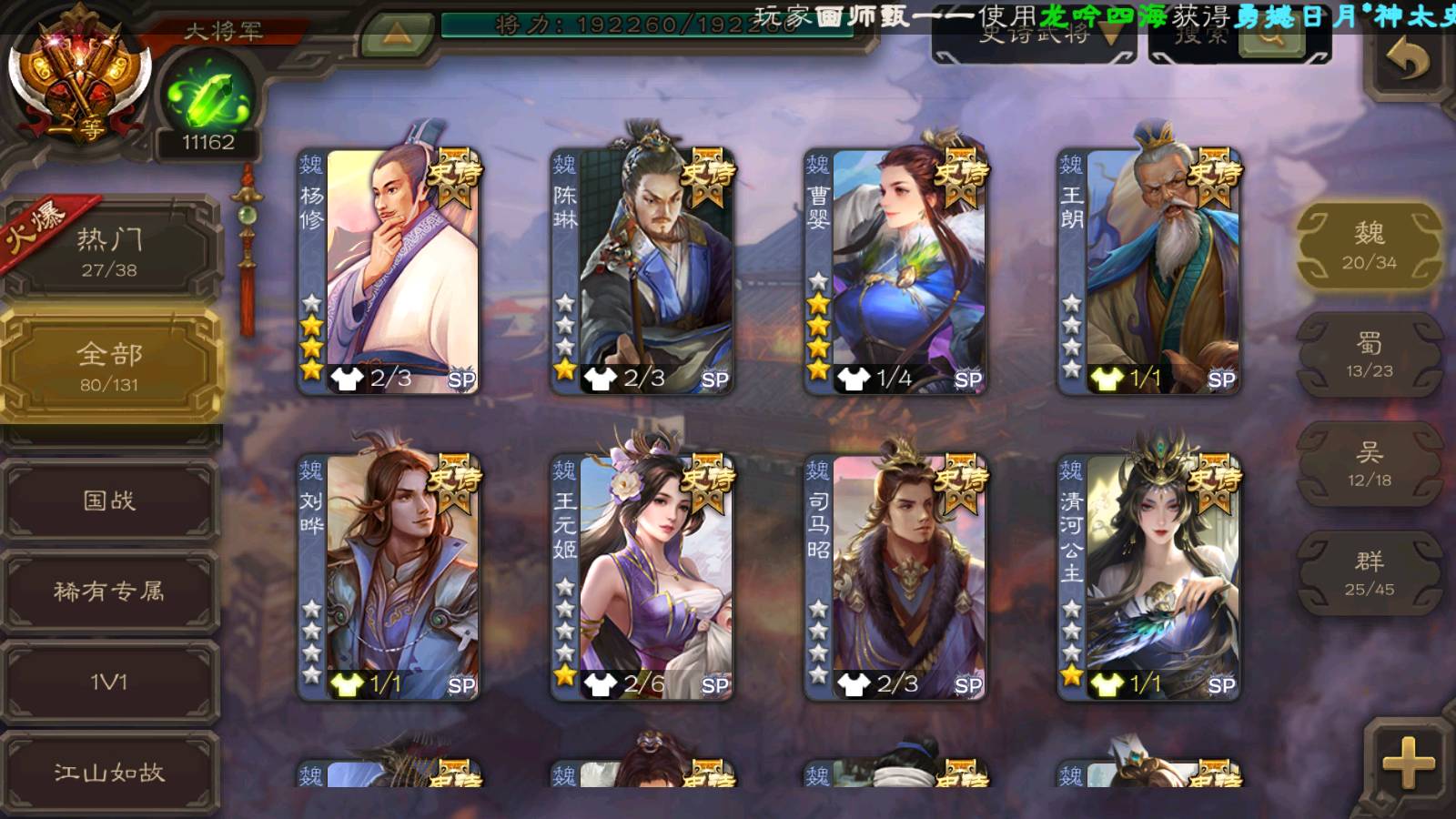Image resolution: width=1456 pixels, height=819 pixels.
Task: Click the back arrow button
Action: click(1407, 60)
